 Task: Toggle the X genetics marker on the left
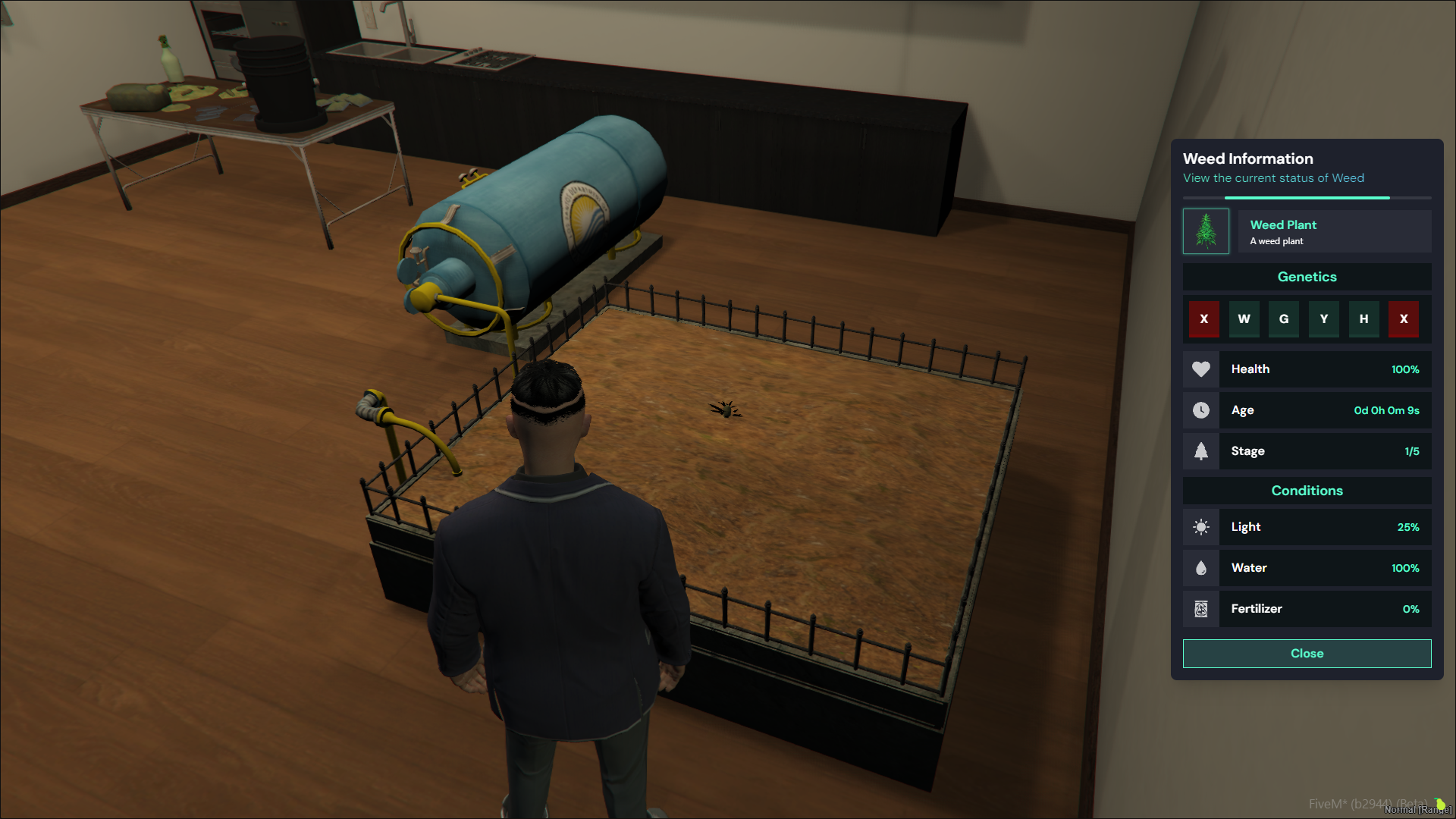click(1203, 319)
